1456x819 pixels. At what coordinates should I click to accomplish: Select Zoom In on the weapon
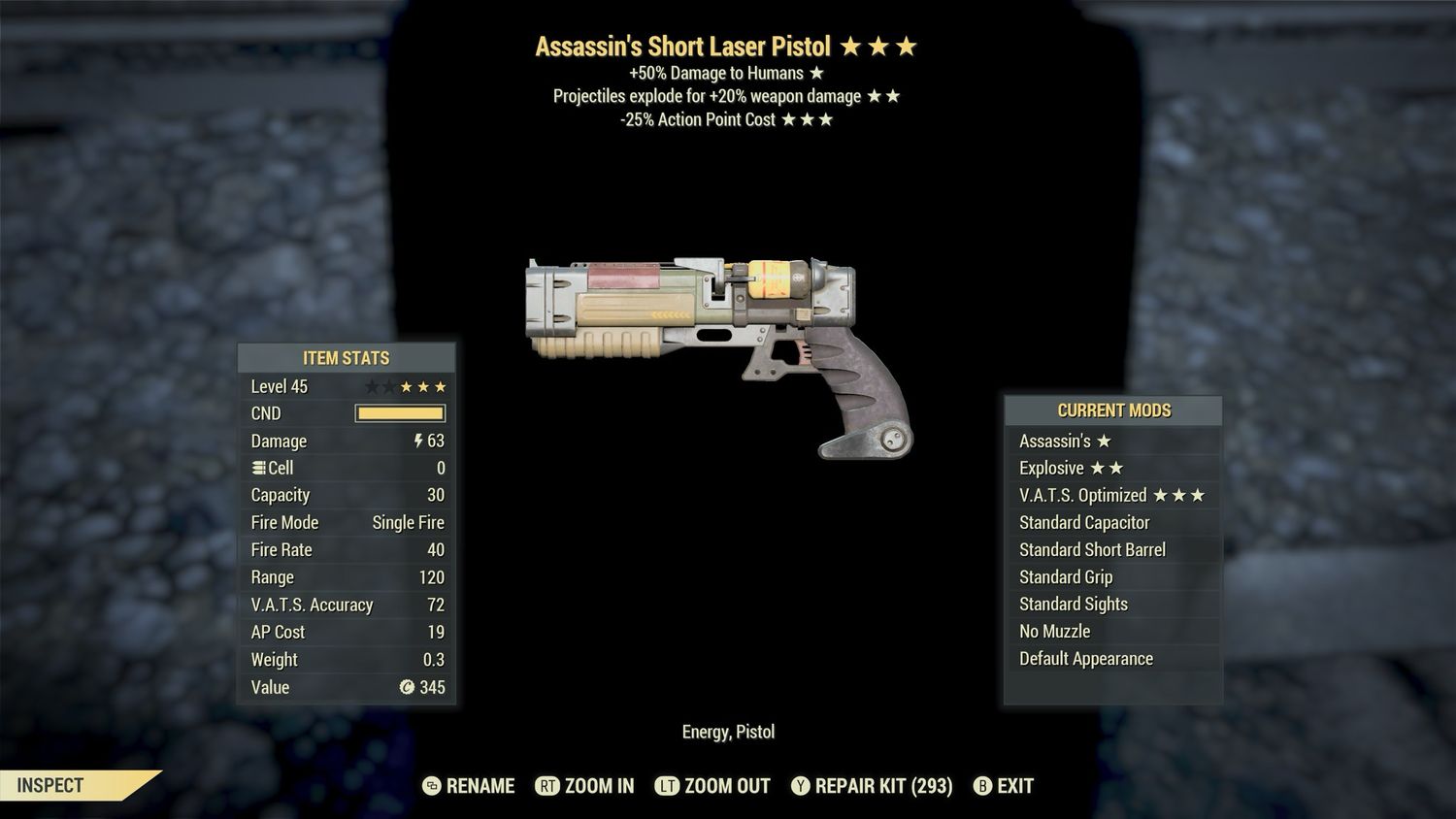585,786
